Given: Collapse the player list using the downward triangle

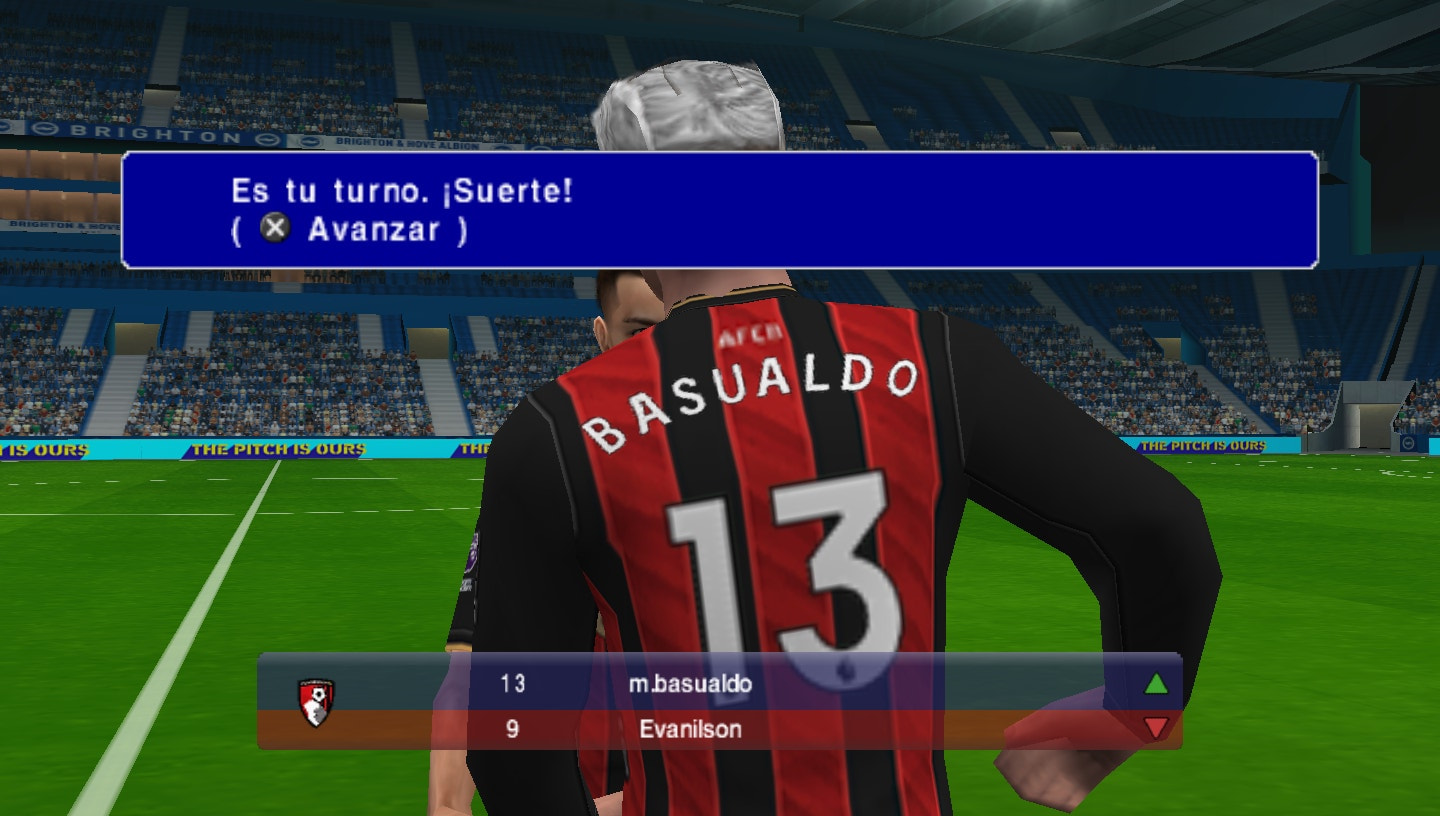Looking at the screenshot, I should [1154, 729].
